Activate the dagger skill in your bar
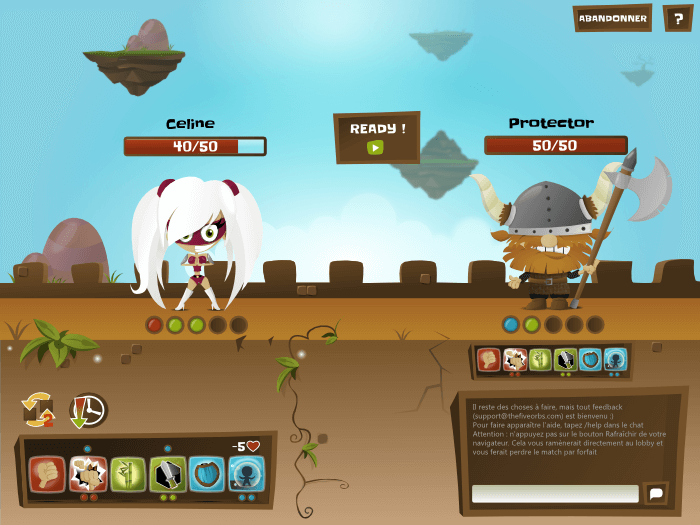 tap(167, 472)
